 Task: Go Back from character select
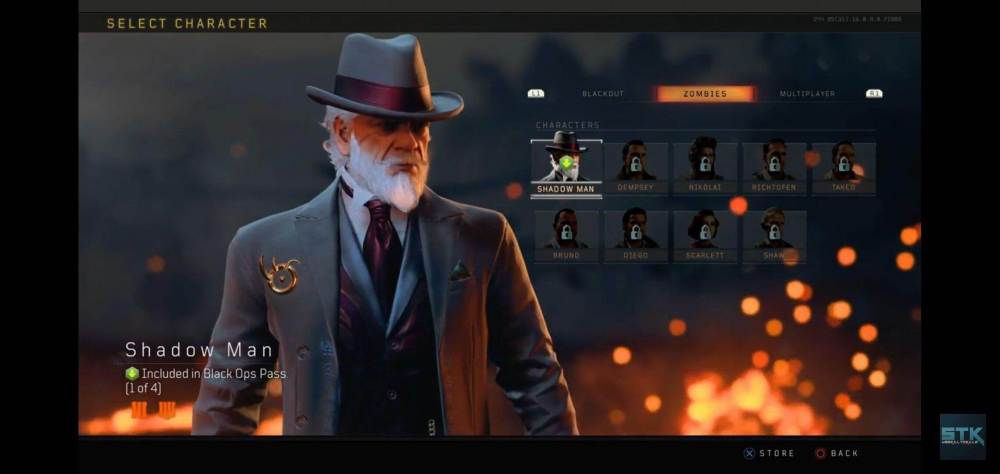836,453
